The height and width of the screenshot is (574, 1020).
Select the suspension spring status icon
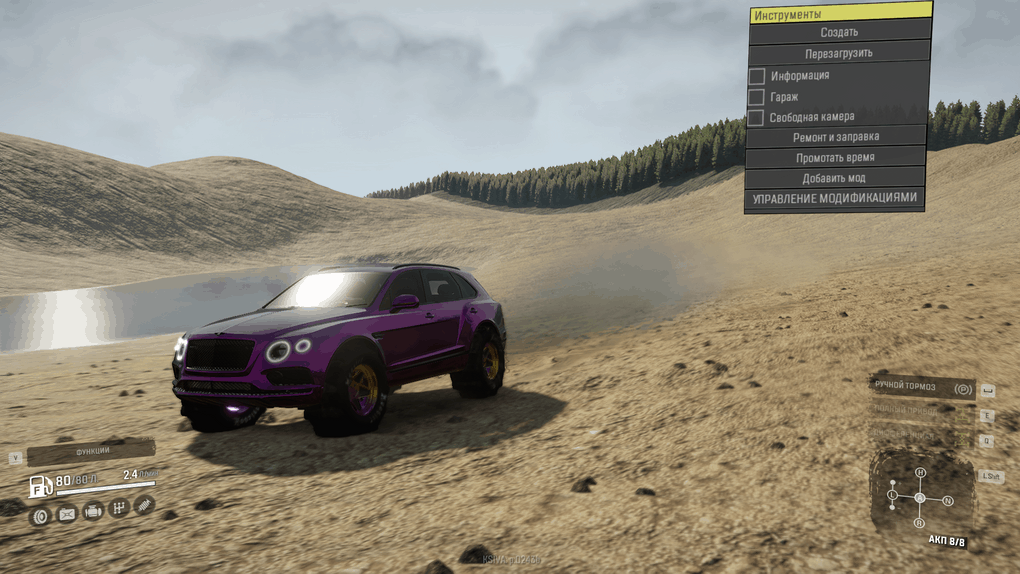tap(144, 505)
